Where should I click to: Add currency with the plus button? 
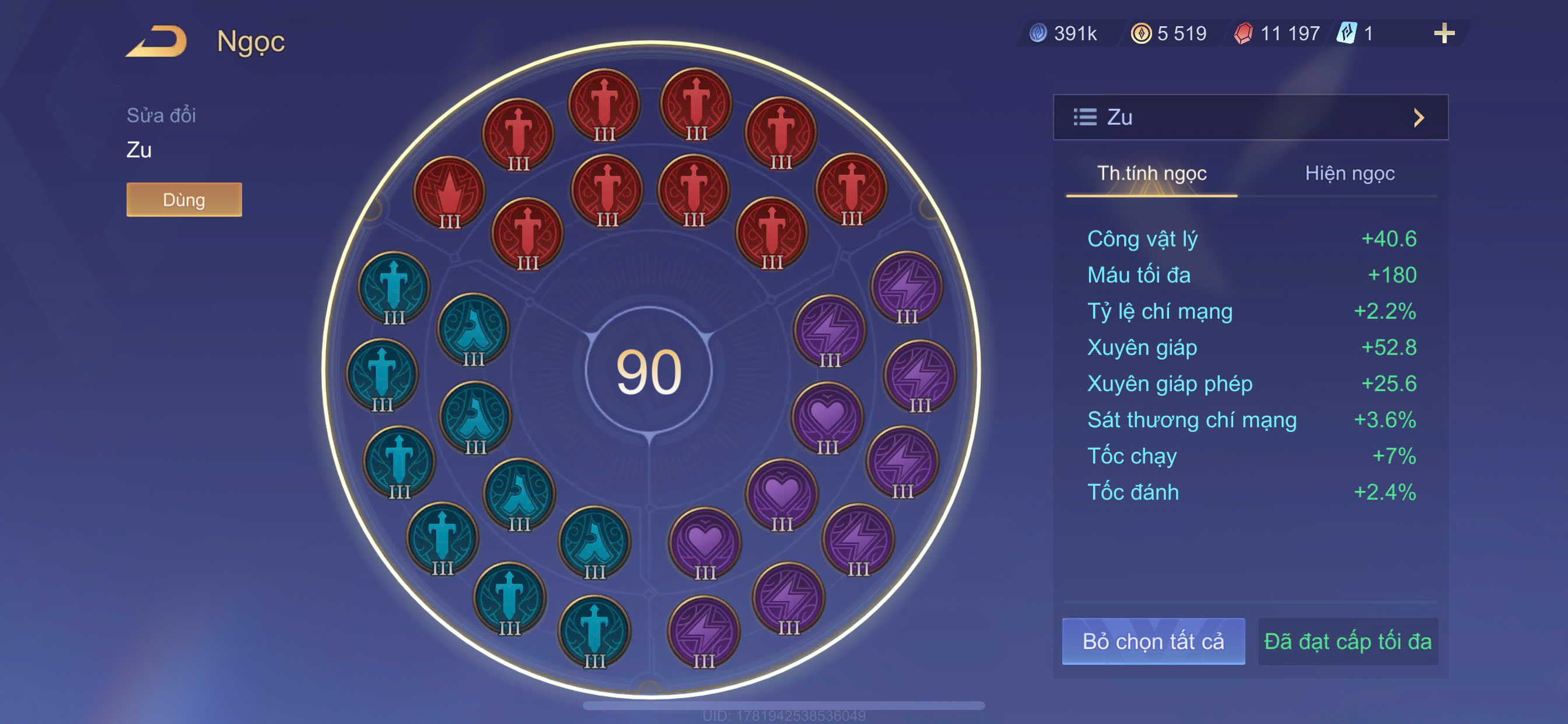coord(1443,33)
